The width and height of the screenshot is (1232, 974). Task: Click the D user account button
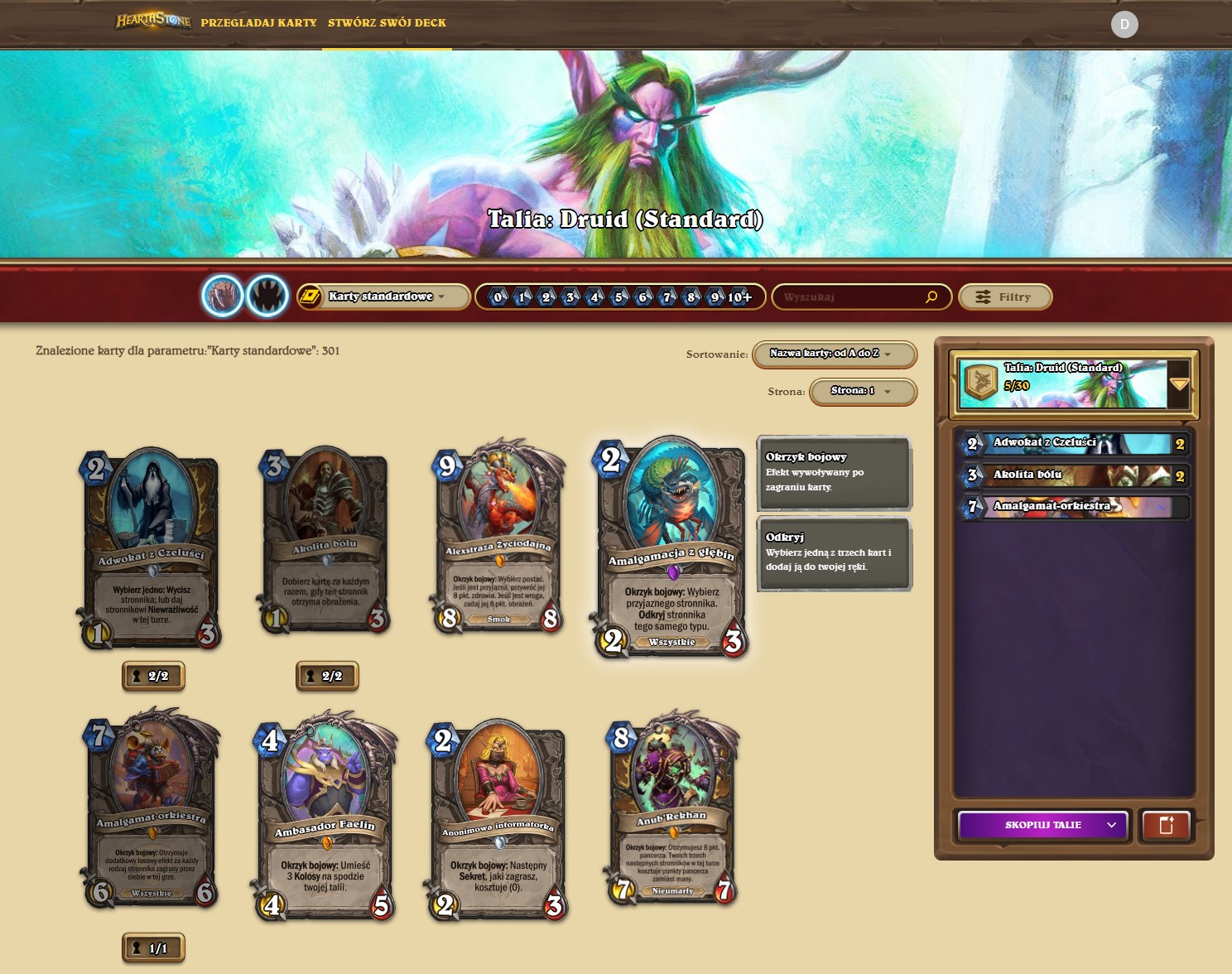pos(1124,24)
